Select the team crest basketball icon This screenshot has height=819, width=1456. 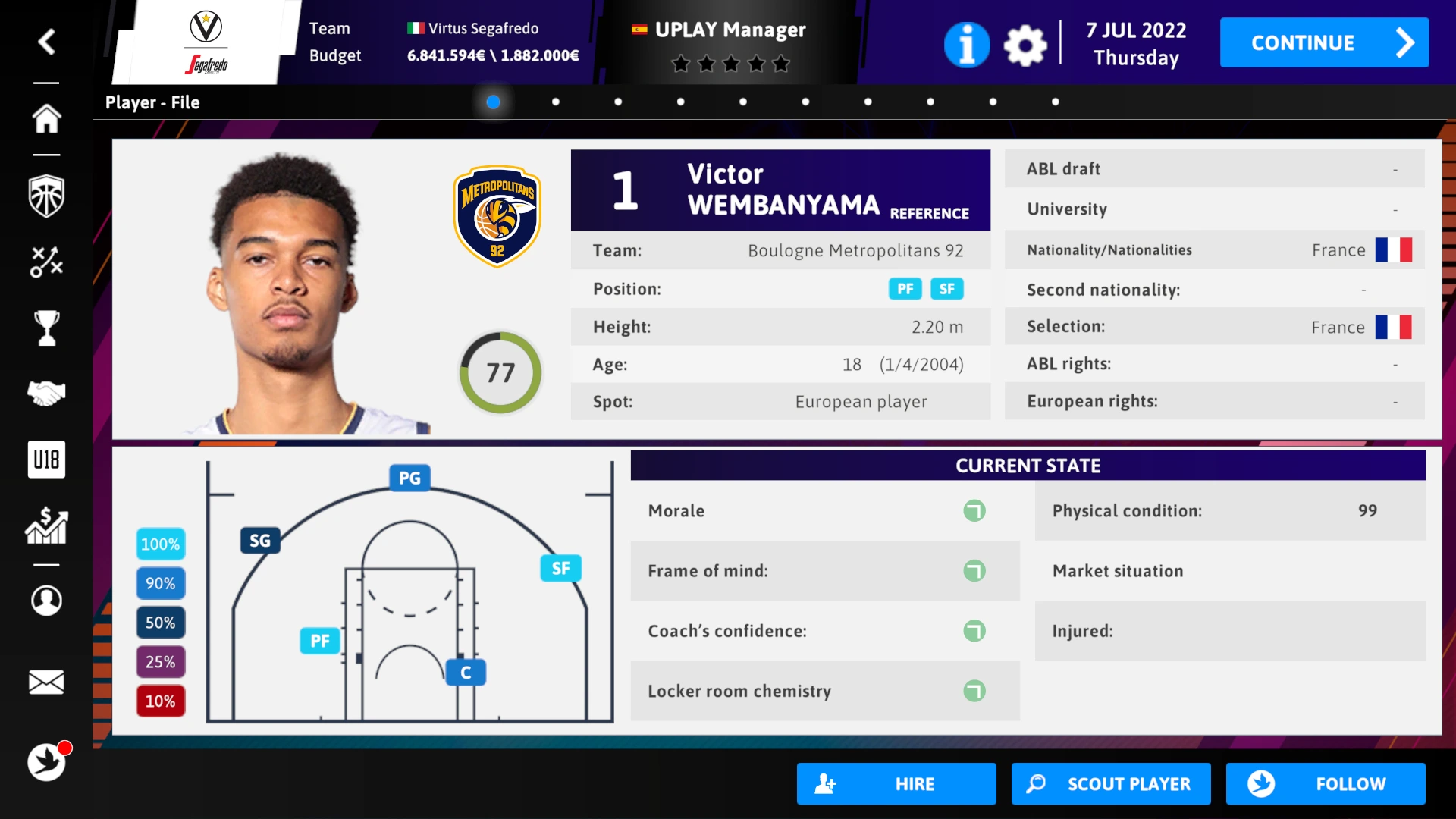click(47, 195)
